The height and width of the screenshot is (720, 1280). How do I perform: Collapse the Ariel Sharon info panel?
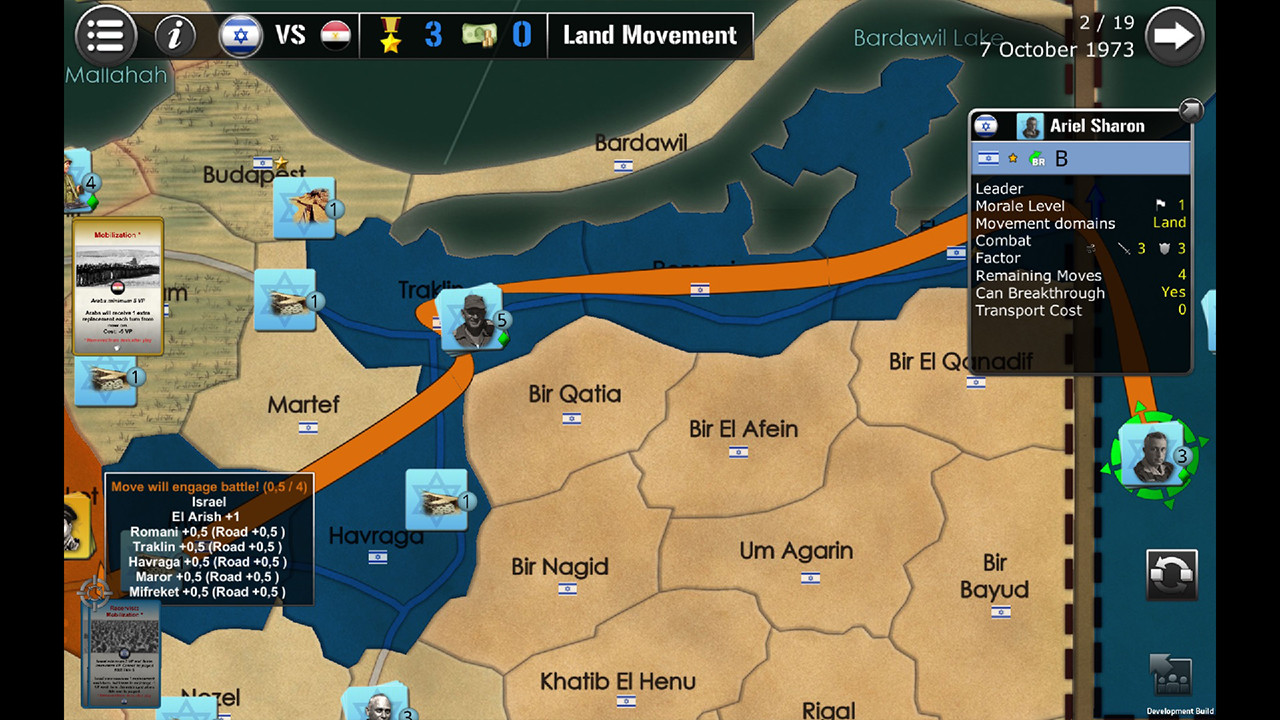click(x=1190, y=109)
